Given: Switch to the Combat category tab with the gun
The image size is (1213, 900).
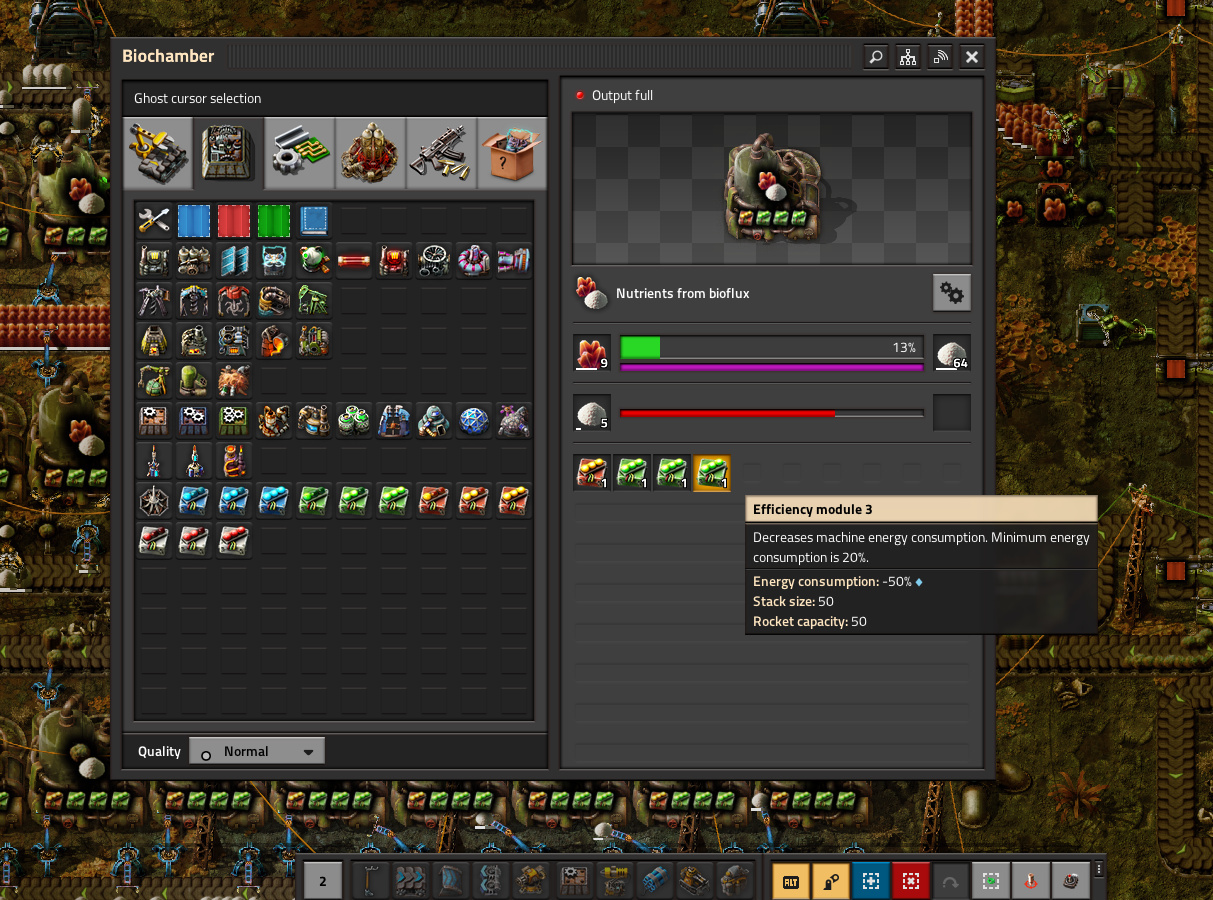Looking at the screenshot, I should click(442, 153).
